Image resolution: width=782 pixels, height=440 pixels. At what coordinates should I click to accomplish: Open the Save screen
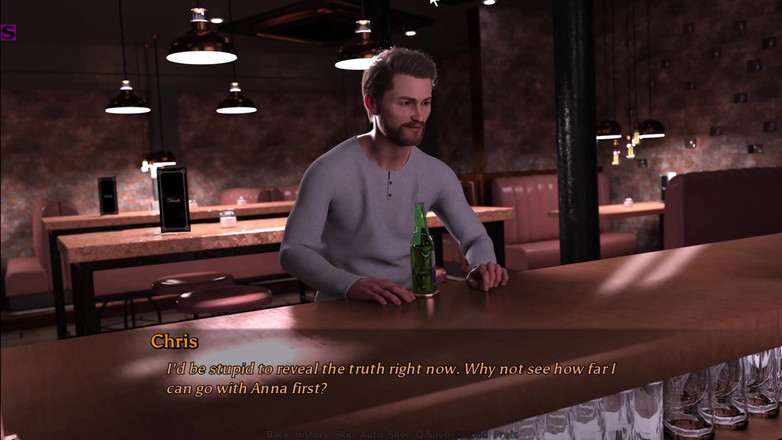(x=399, y=435)
